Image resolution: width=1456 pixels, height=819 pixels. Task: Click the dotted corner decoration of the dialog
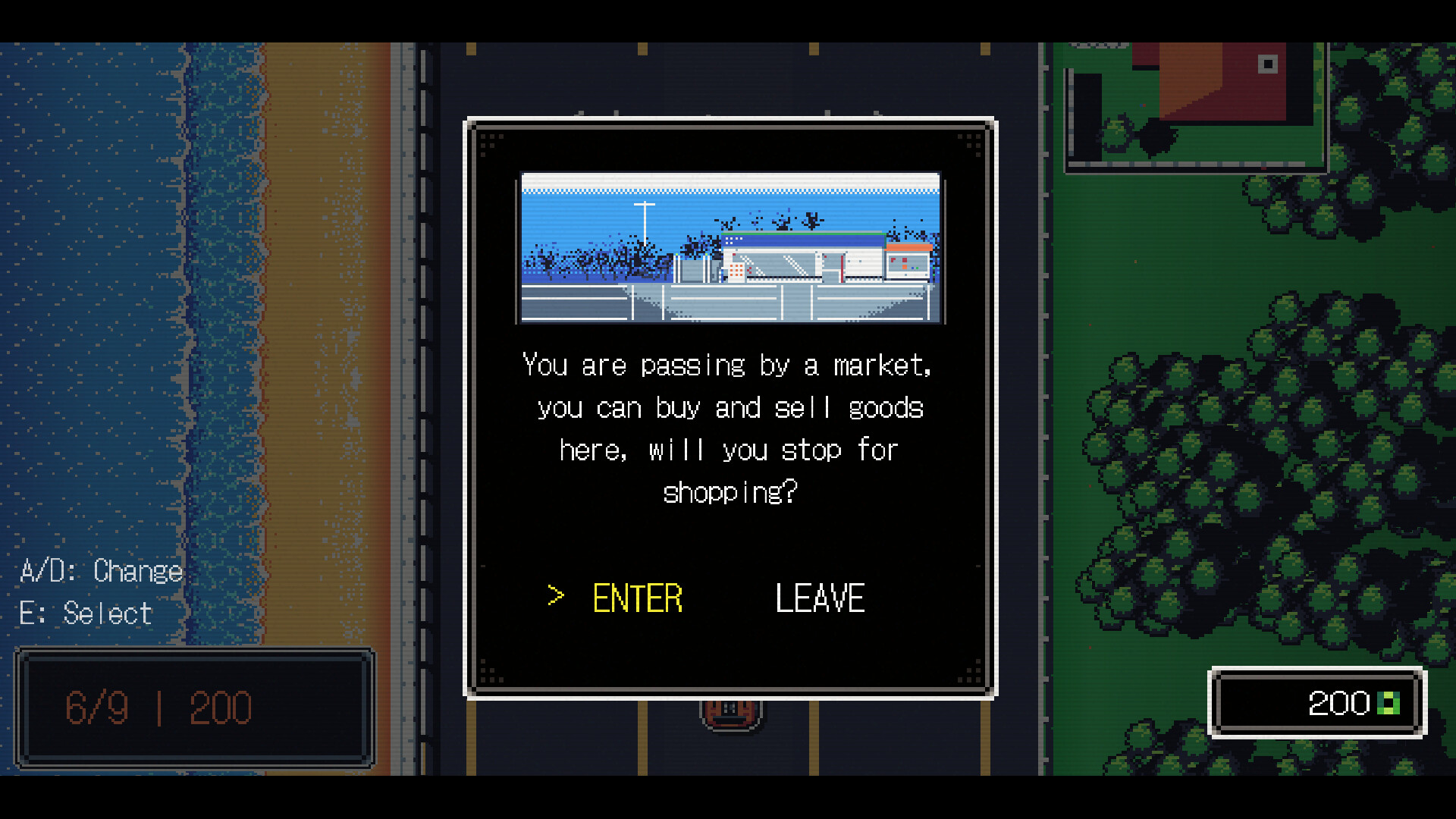(x=491, y=143)
